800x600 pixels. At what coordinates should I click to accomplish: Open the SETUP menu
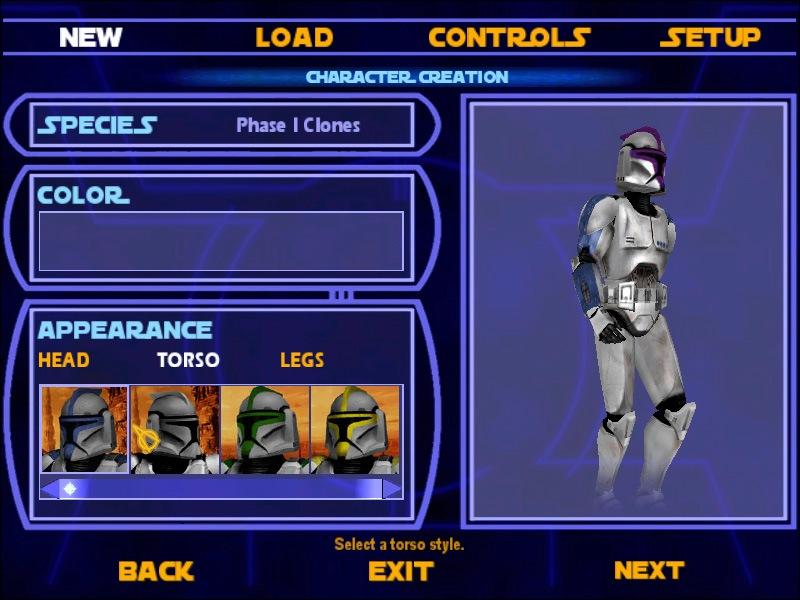pos(711,38)
